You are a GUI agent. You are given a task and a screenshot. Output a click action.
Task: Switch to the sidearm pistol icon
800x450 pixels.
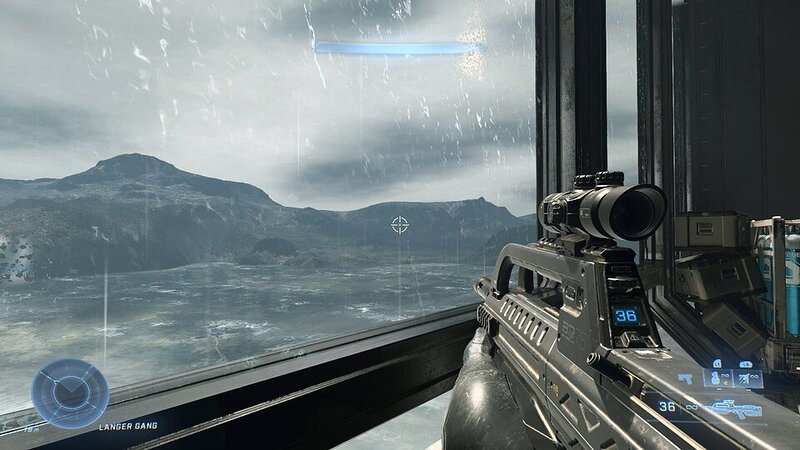tap(687, 380)
